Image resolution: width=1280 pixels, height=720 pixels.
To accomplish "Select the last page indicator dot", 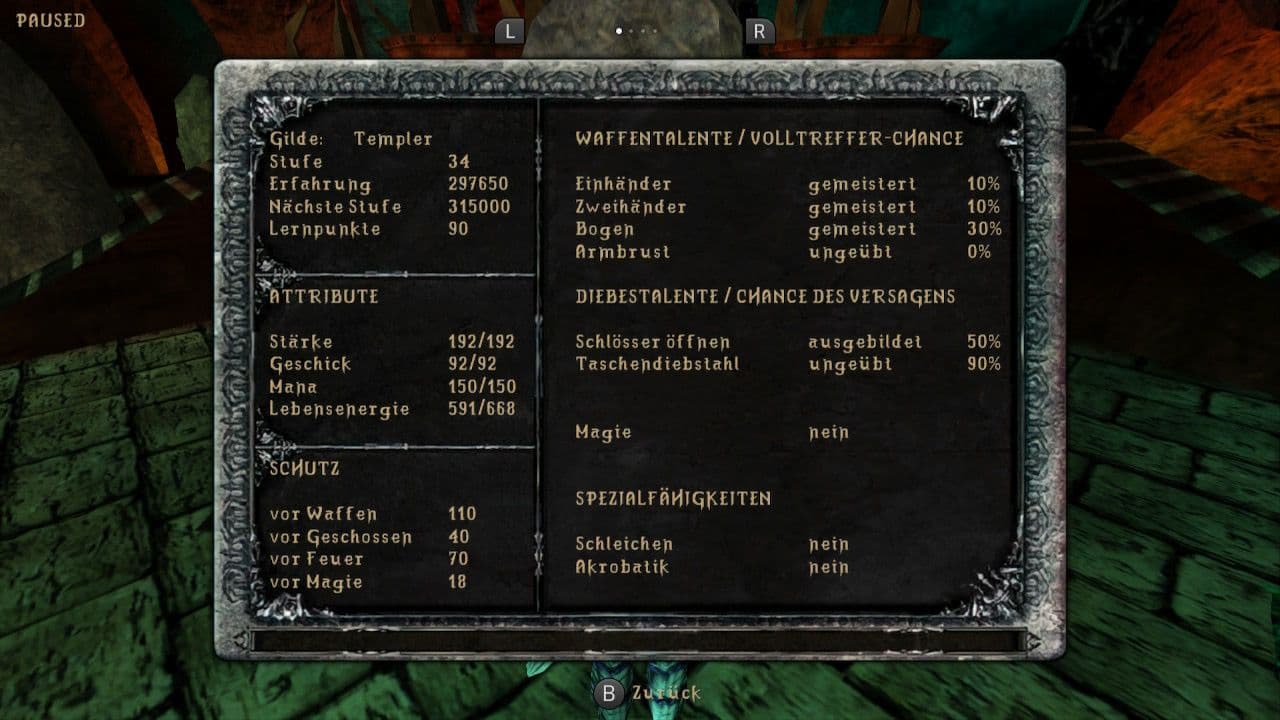I will pyautogui.click(x=655, y=31).
